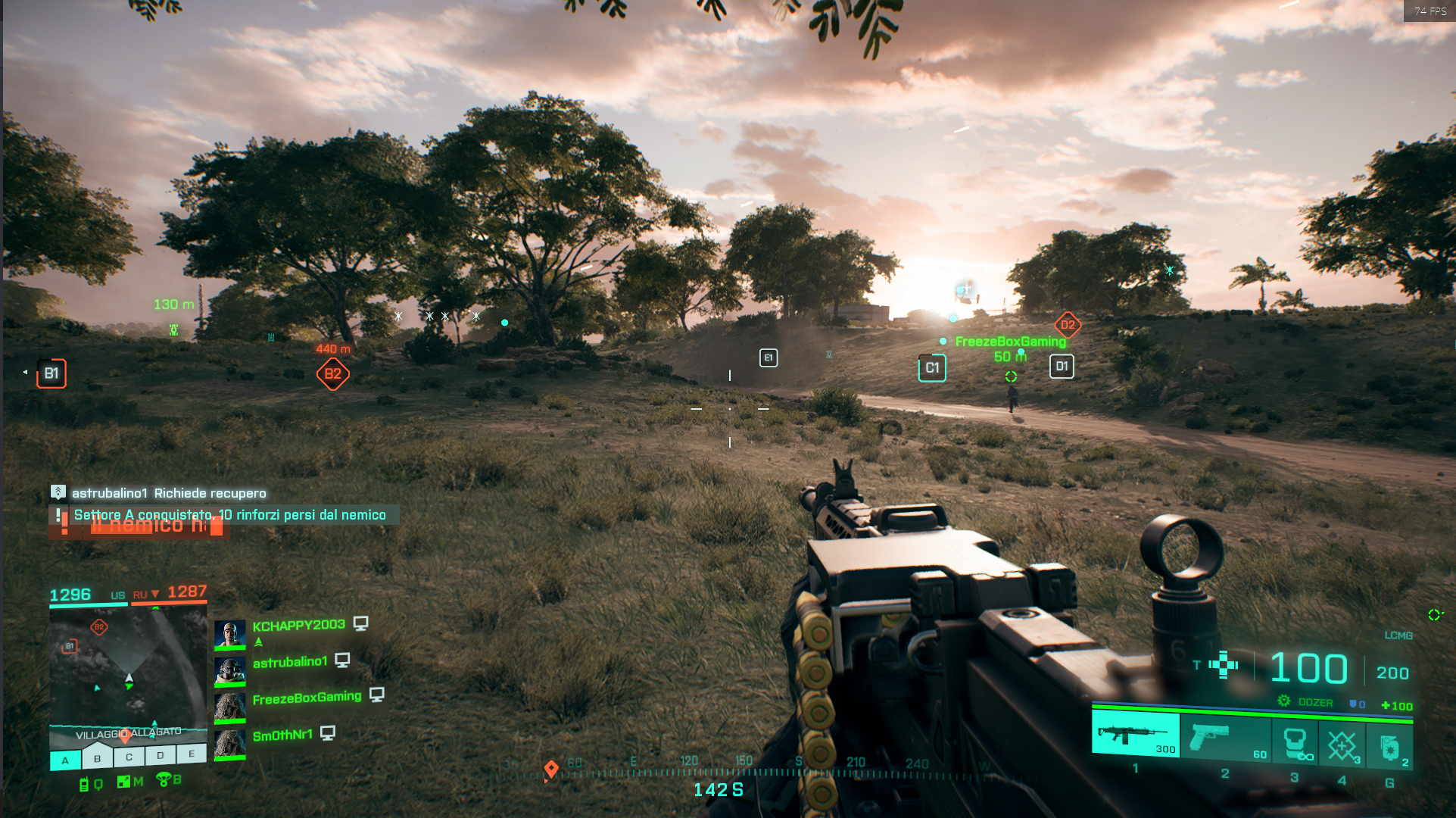Screen dimensions: 1456x818
Task: Select squad member Sm0thNr1
Action: click(282, 735)
